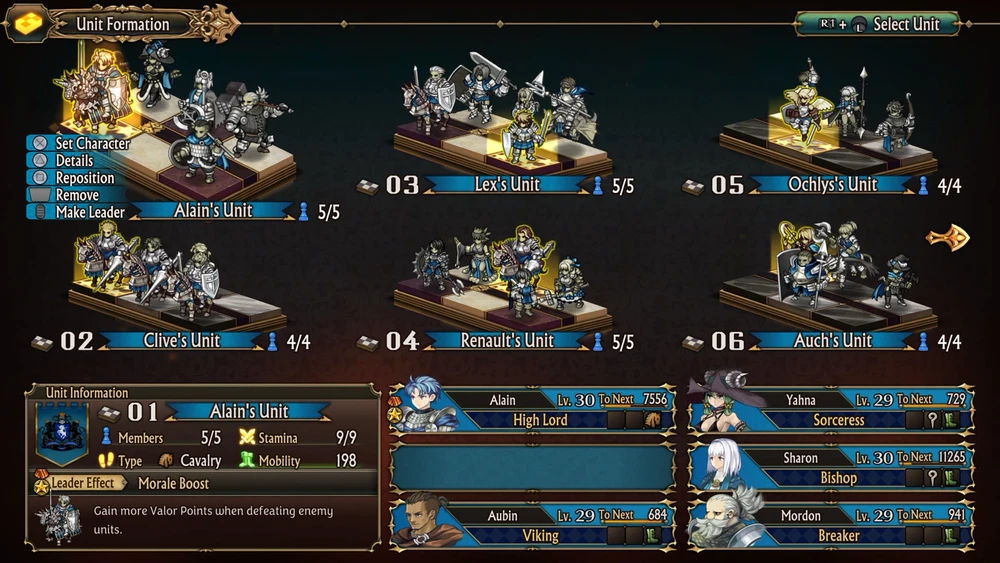This screenshot has height=563, width=1000.
Task: Choose Make Leader from the menu
Action: 91,212
